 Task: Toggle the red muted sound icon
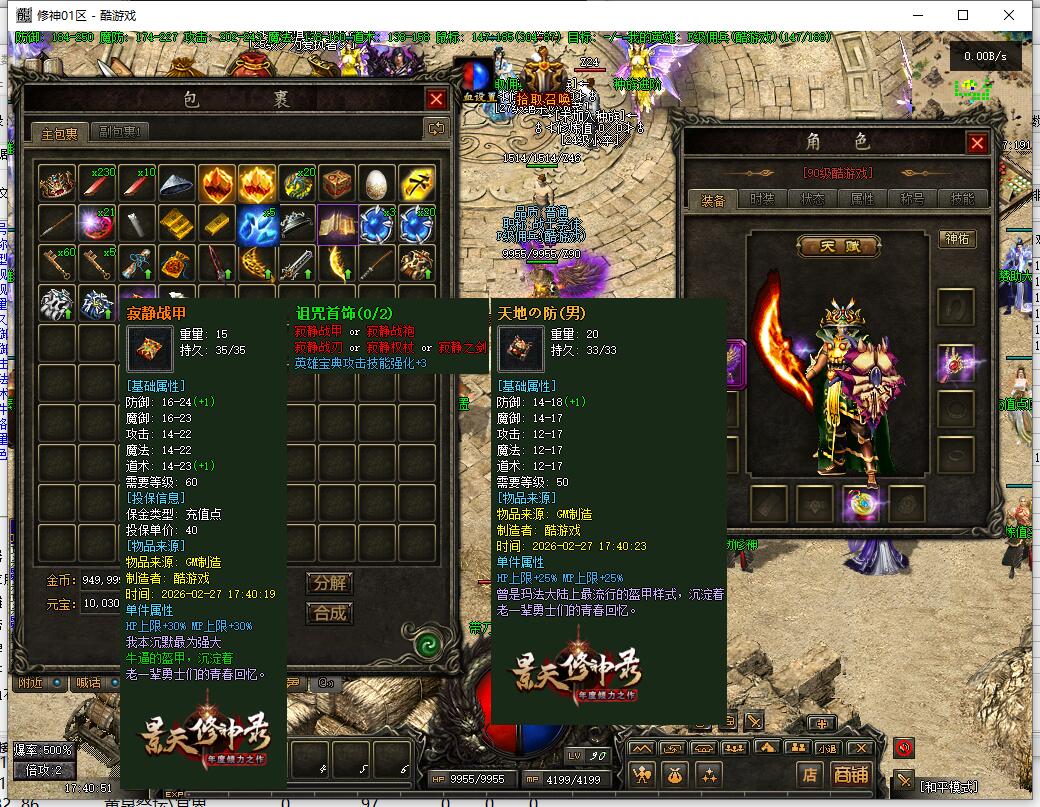point(904,748)
